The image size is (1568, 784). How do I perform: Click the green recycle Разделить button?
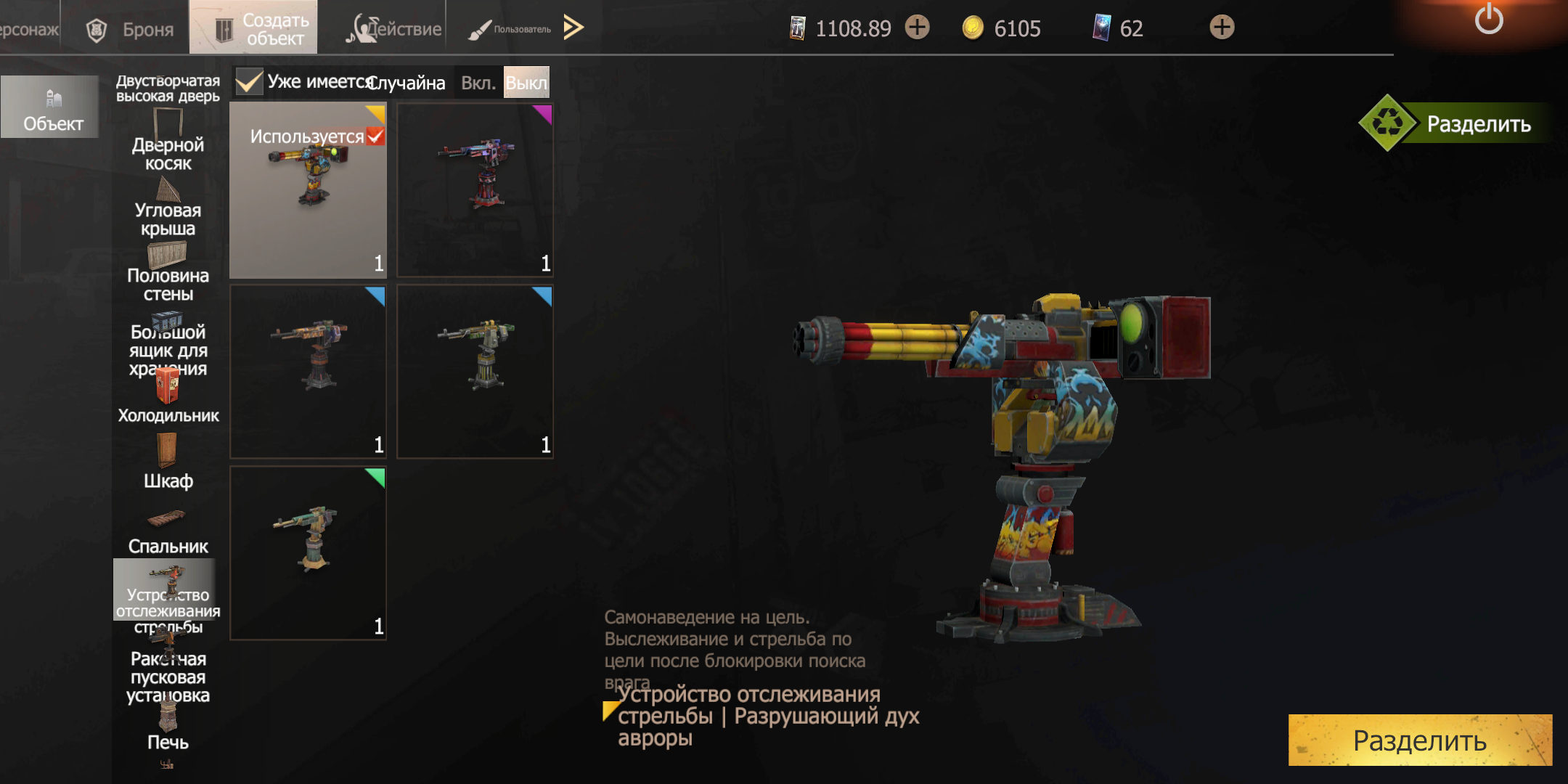point(1452,123)
